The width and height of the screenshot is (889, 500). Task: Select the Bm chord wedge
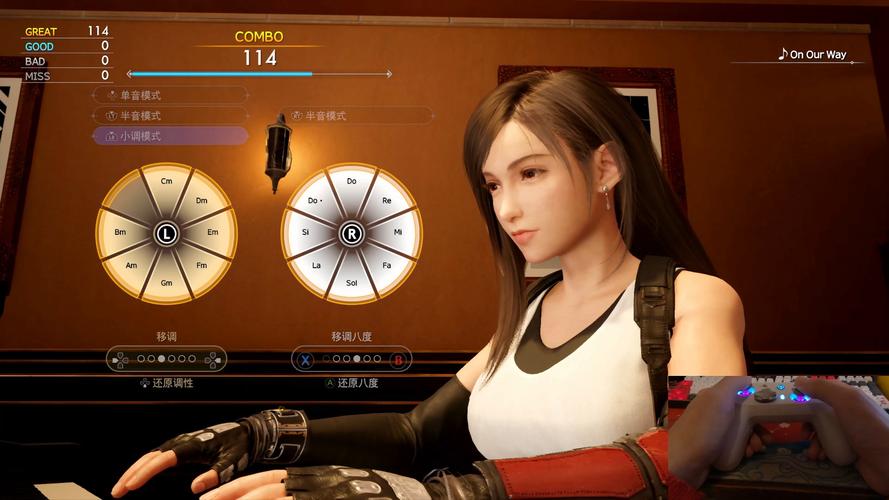tap(120, 233)
